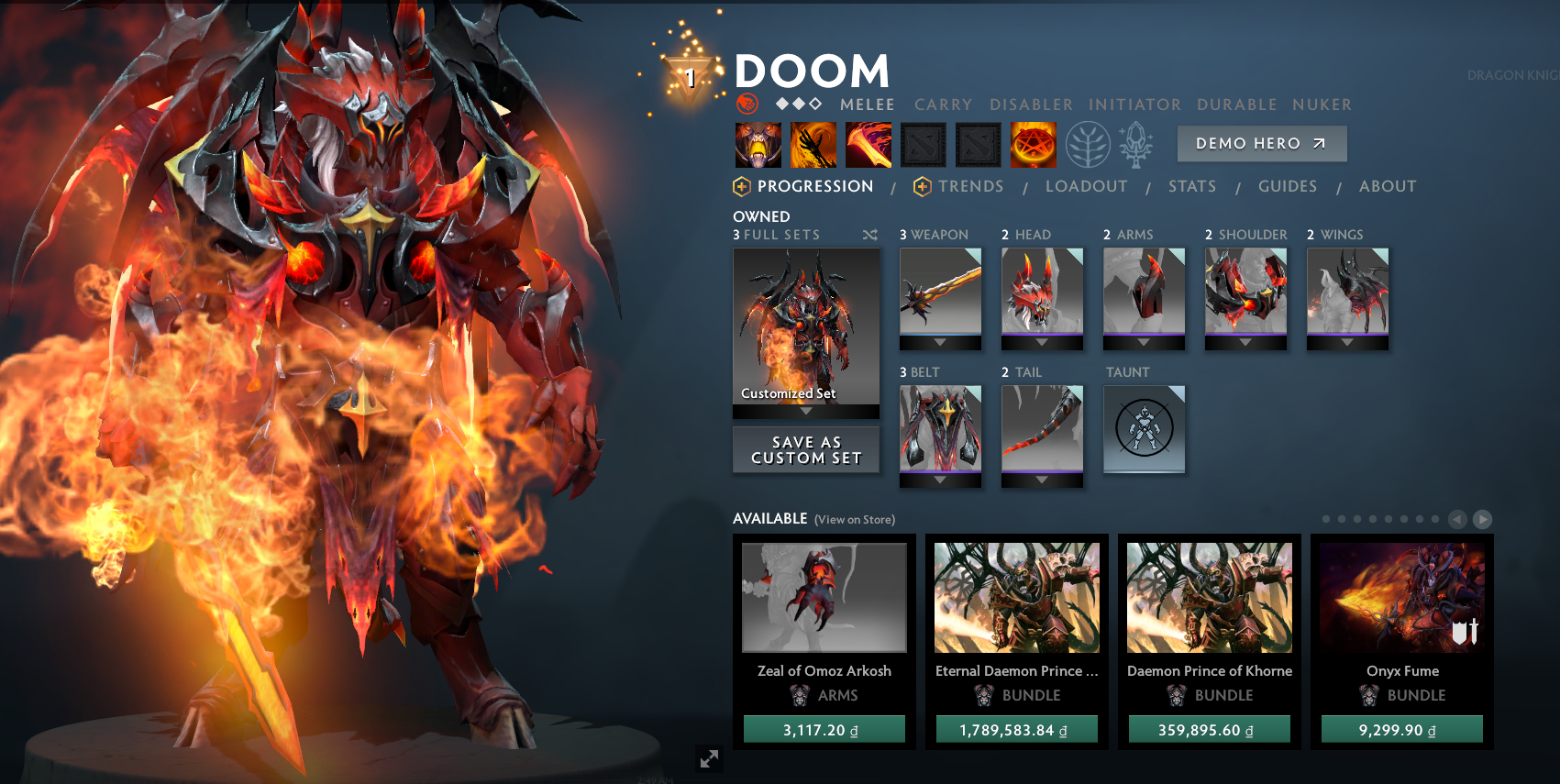Select the Taunt slot crosshair placeholder
The image size is (1560, 784).
[x=1144, y=429]
